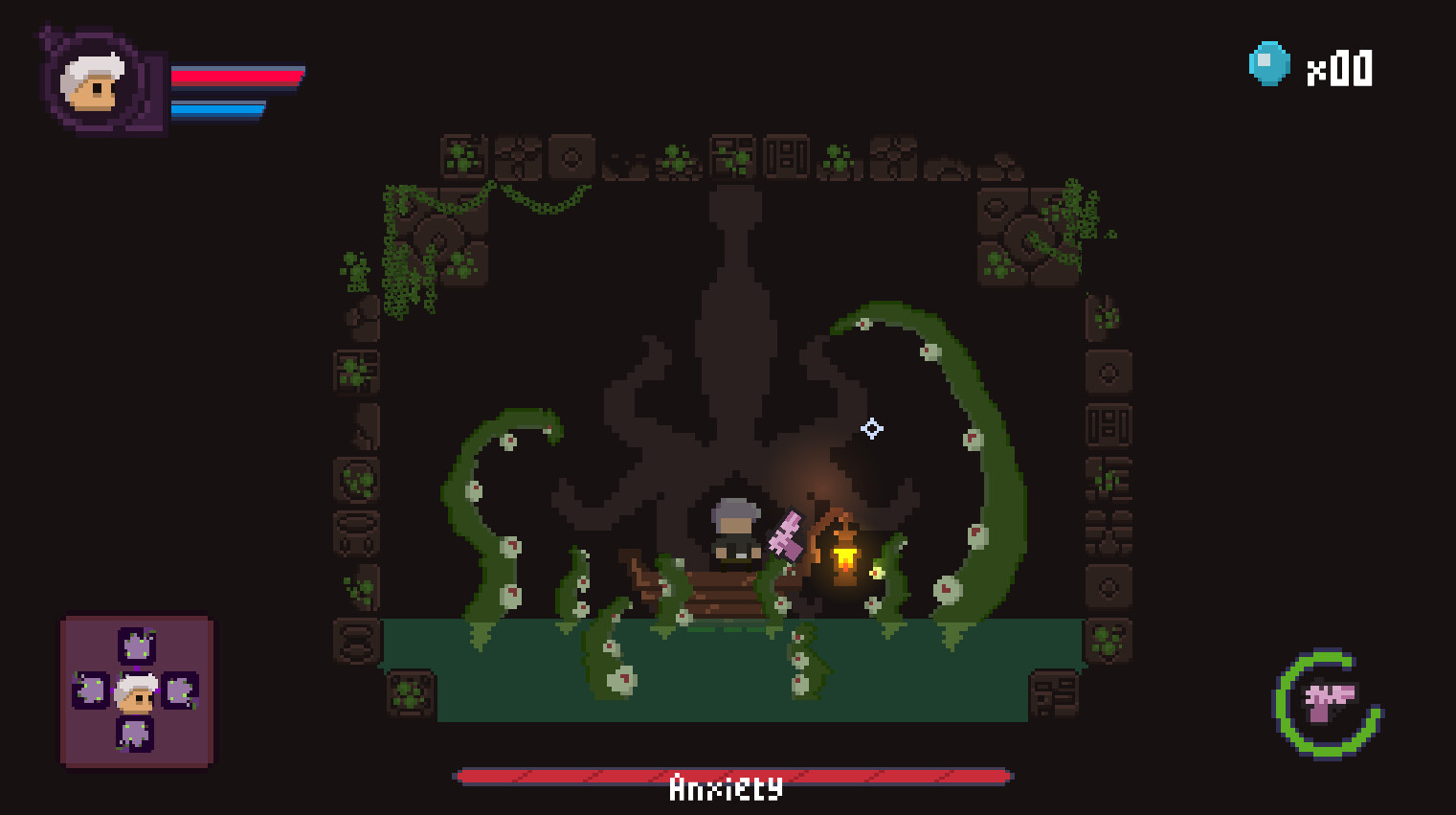Select the top ability slot on the d-pad
This screenshot has width=1456, height=815.
[x=136, y=647]
